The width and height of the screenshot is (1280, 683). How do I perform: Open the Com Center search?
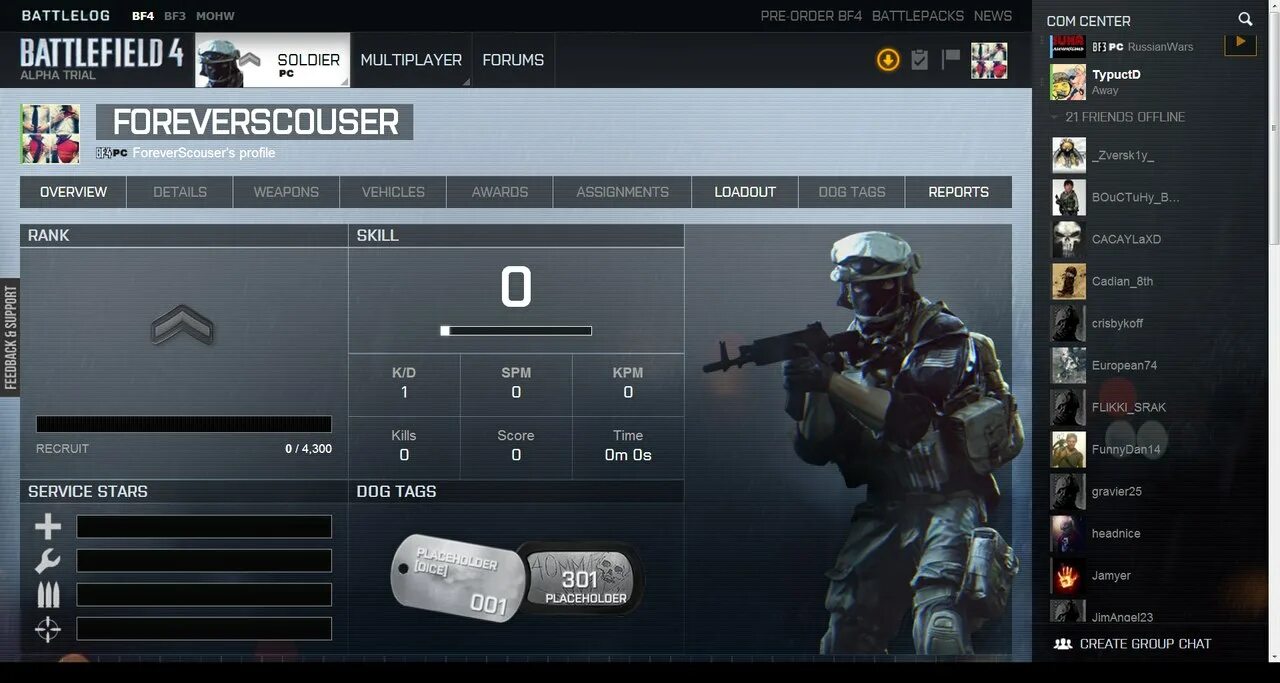point(1245,19)
